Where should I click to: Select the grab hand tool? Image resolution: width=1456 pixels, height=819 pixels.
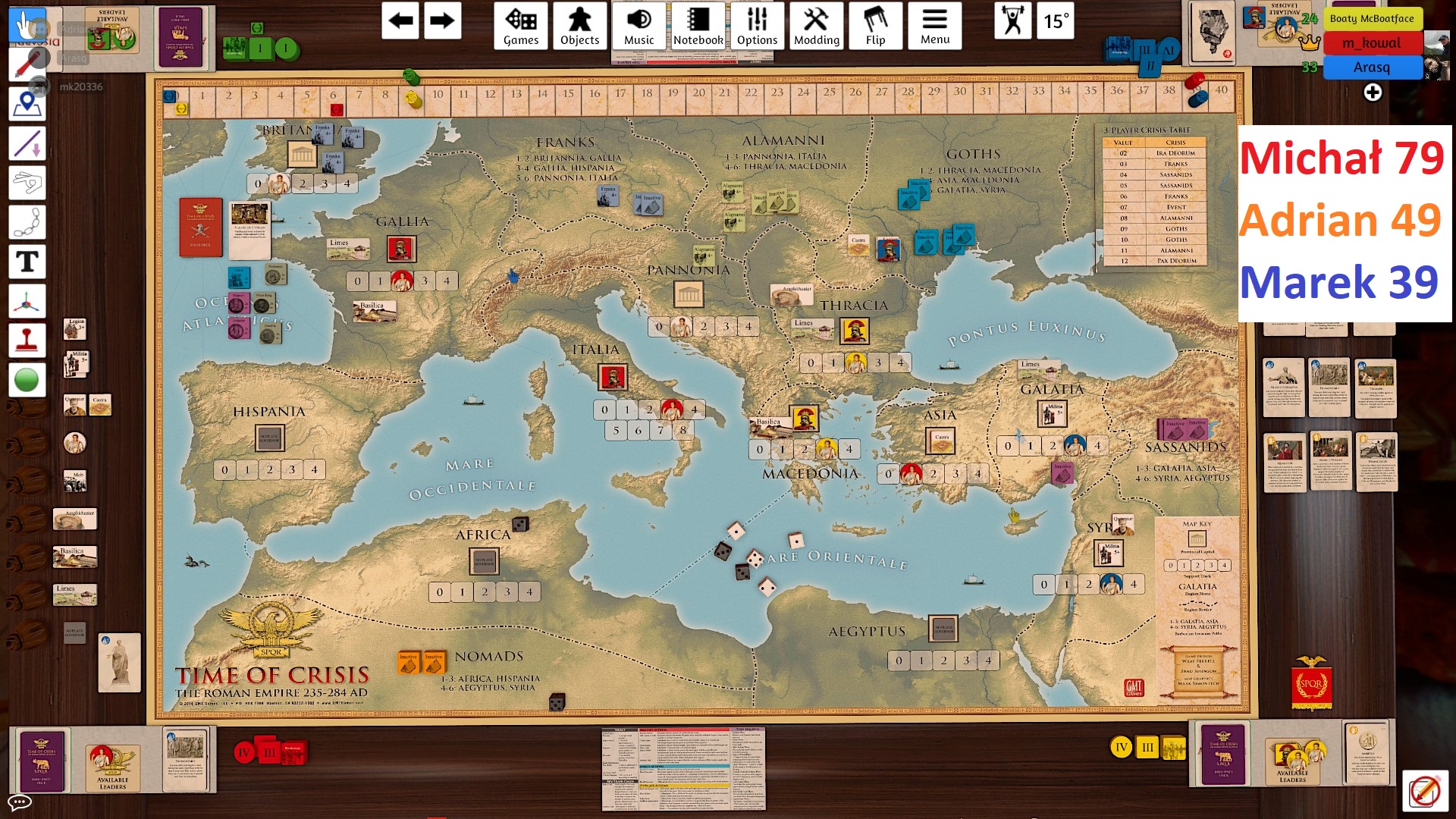27,26
